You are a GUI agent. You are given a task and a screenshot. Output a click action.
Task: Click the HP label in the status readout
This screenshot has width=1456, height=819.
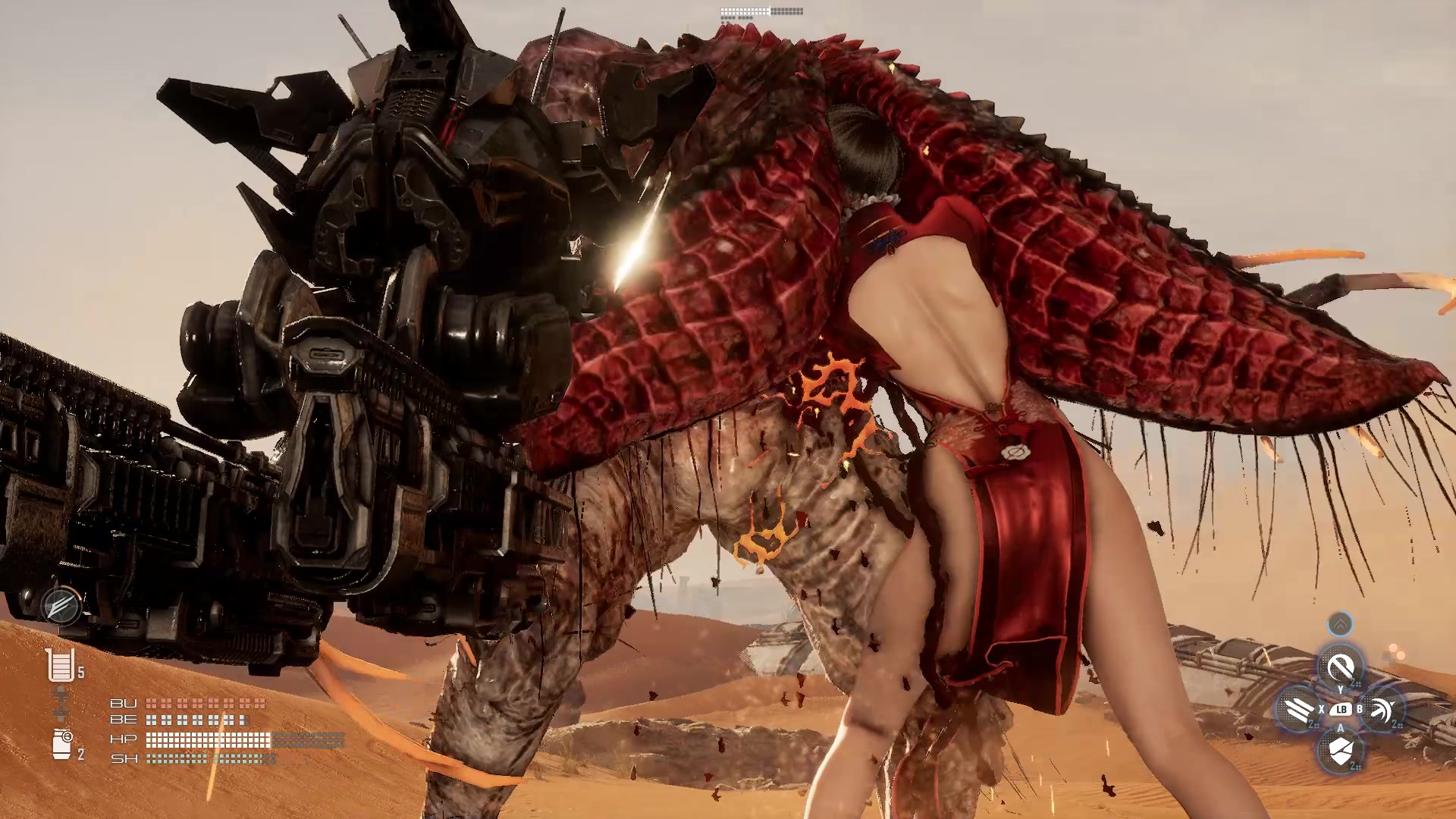[x=123, y=739]
